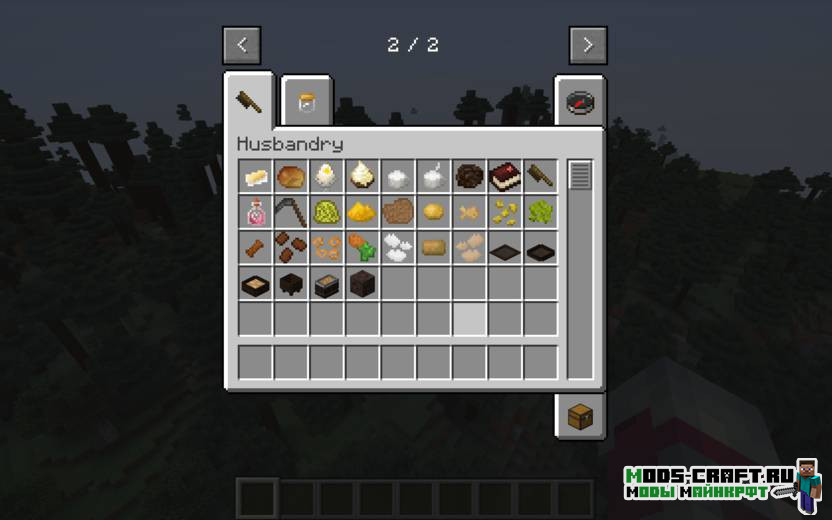Screen dimensions: 832x520
Task: Pick the dark brown tangled ball item
Action: 469,177
